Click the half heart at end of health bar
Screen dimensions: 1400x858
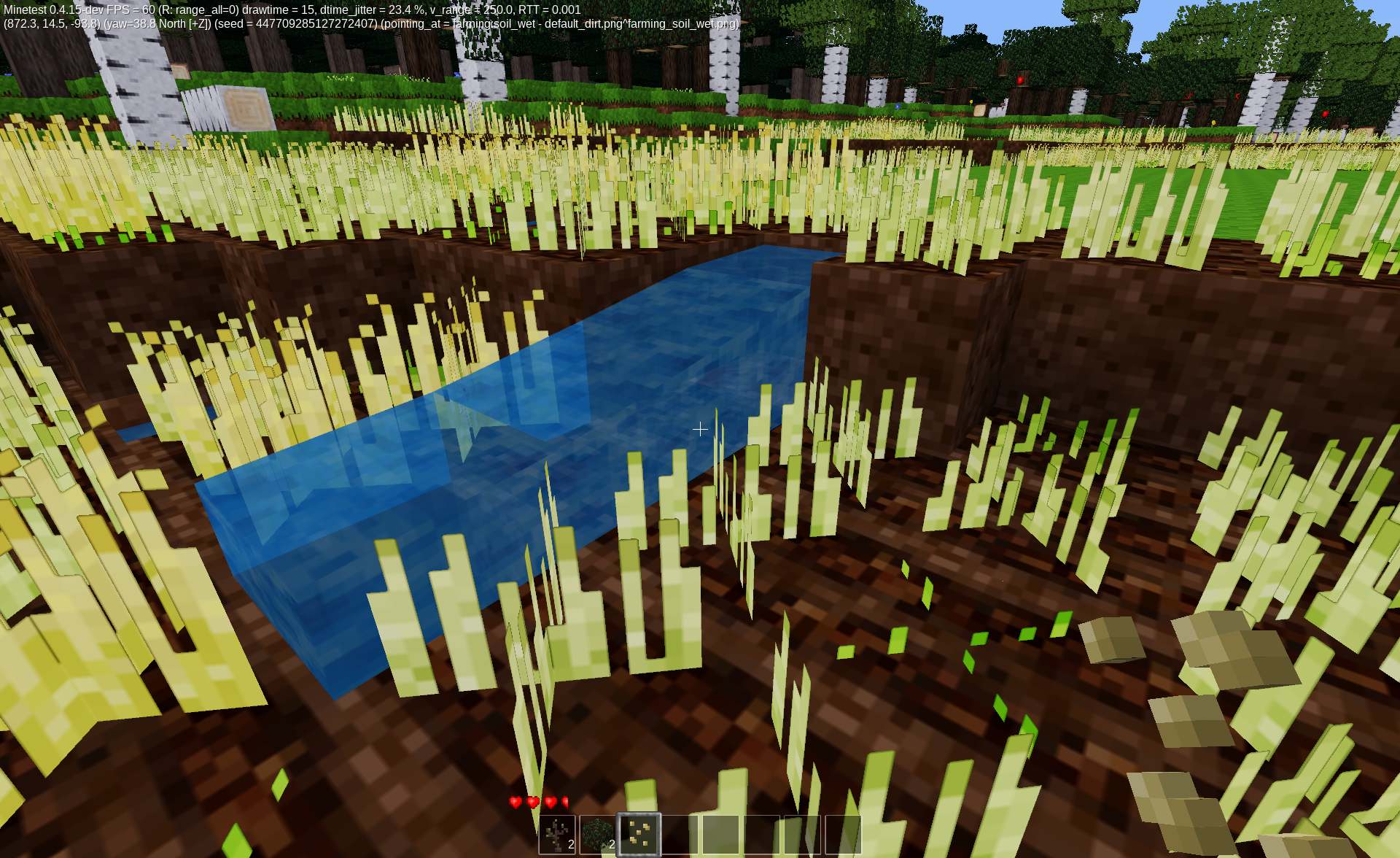coord(565,803)
